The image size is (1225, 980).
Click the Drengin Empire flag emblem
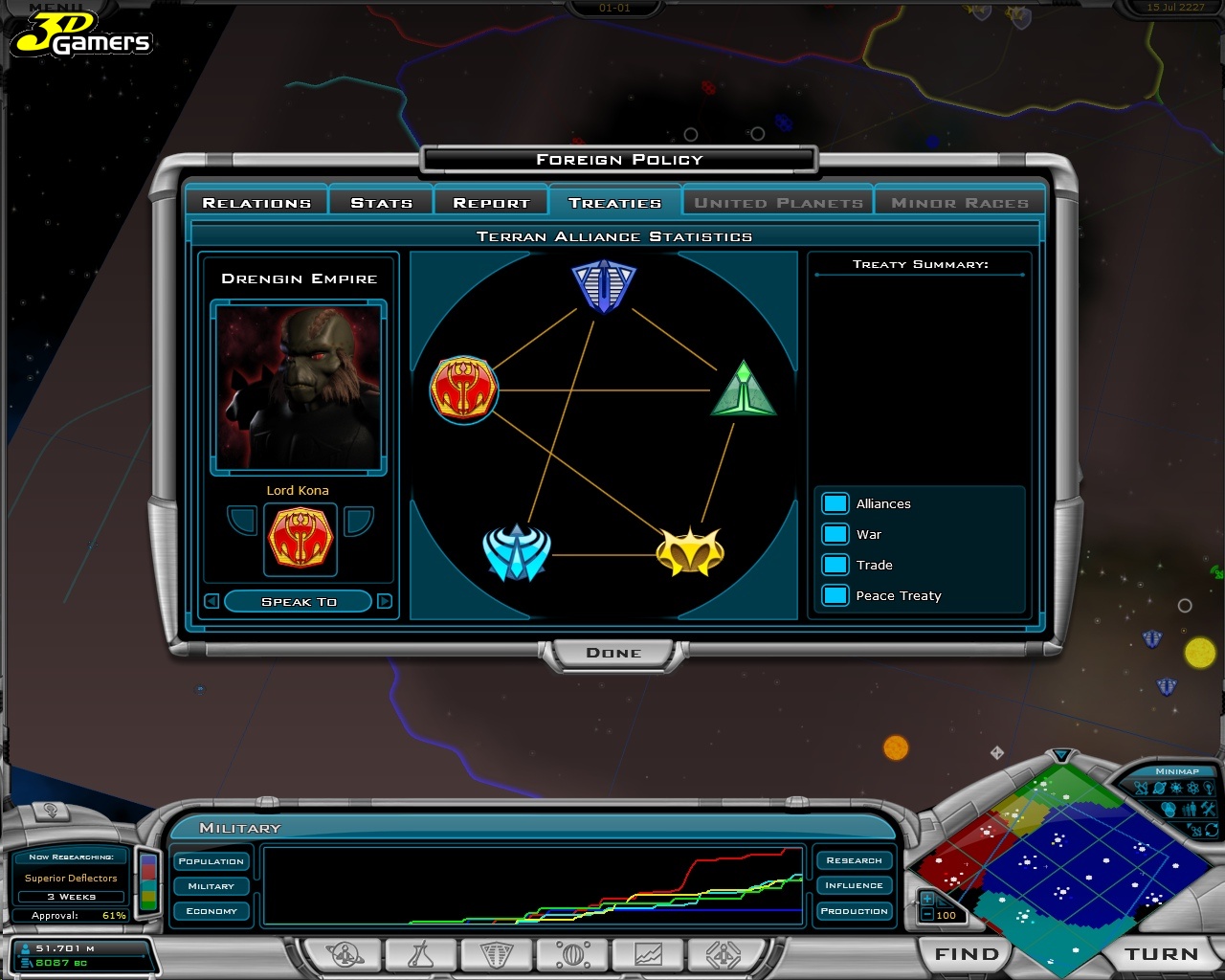(x=299, y=539)
